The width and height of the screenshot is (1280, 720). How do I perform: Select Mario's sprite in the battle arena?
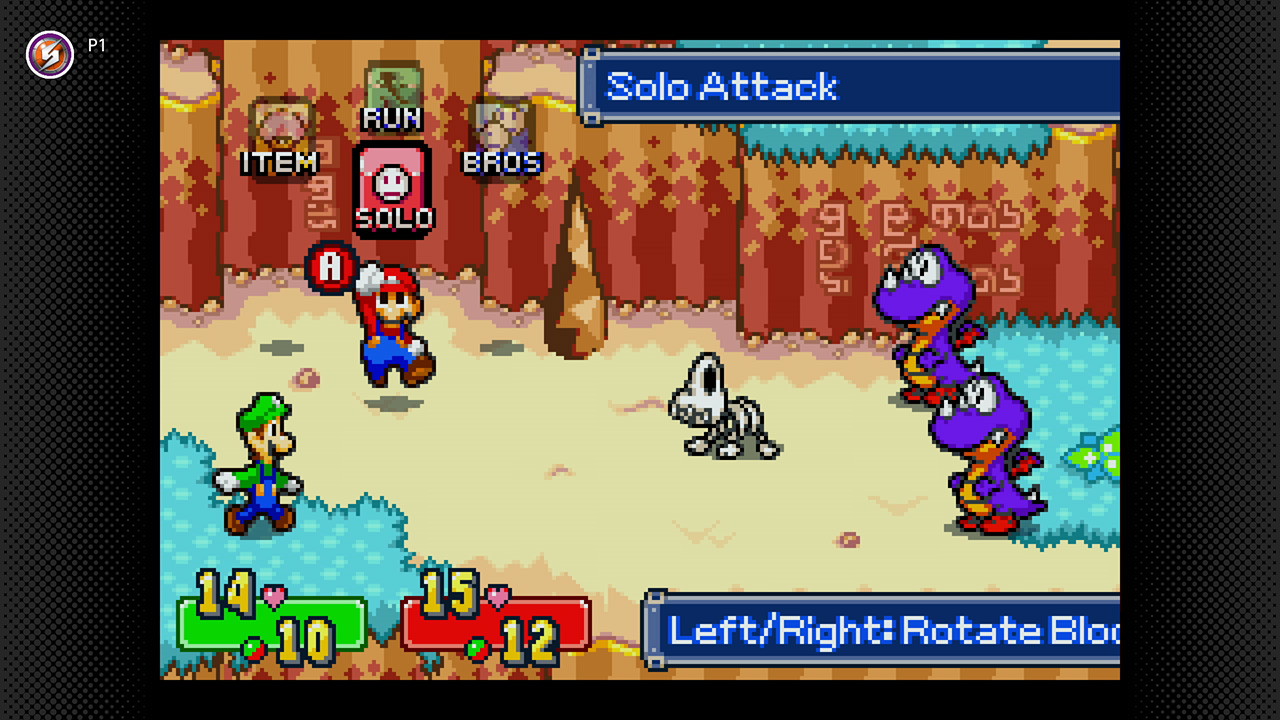point(393,325)
